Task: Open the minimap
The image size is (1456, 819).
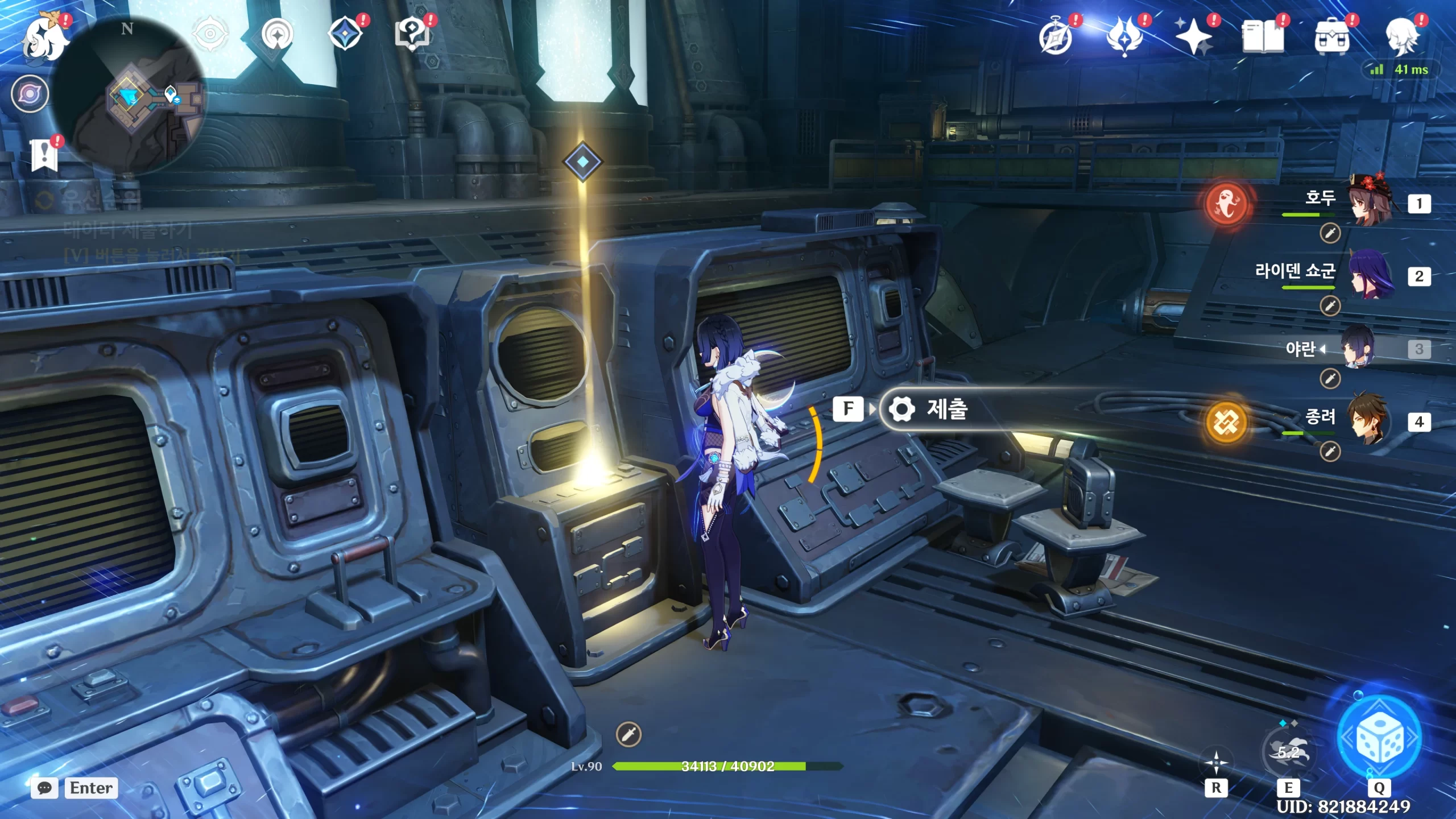Action: [130, 96]
